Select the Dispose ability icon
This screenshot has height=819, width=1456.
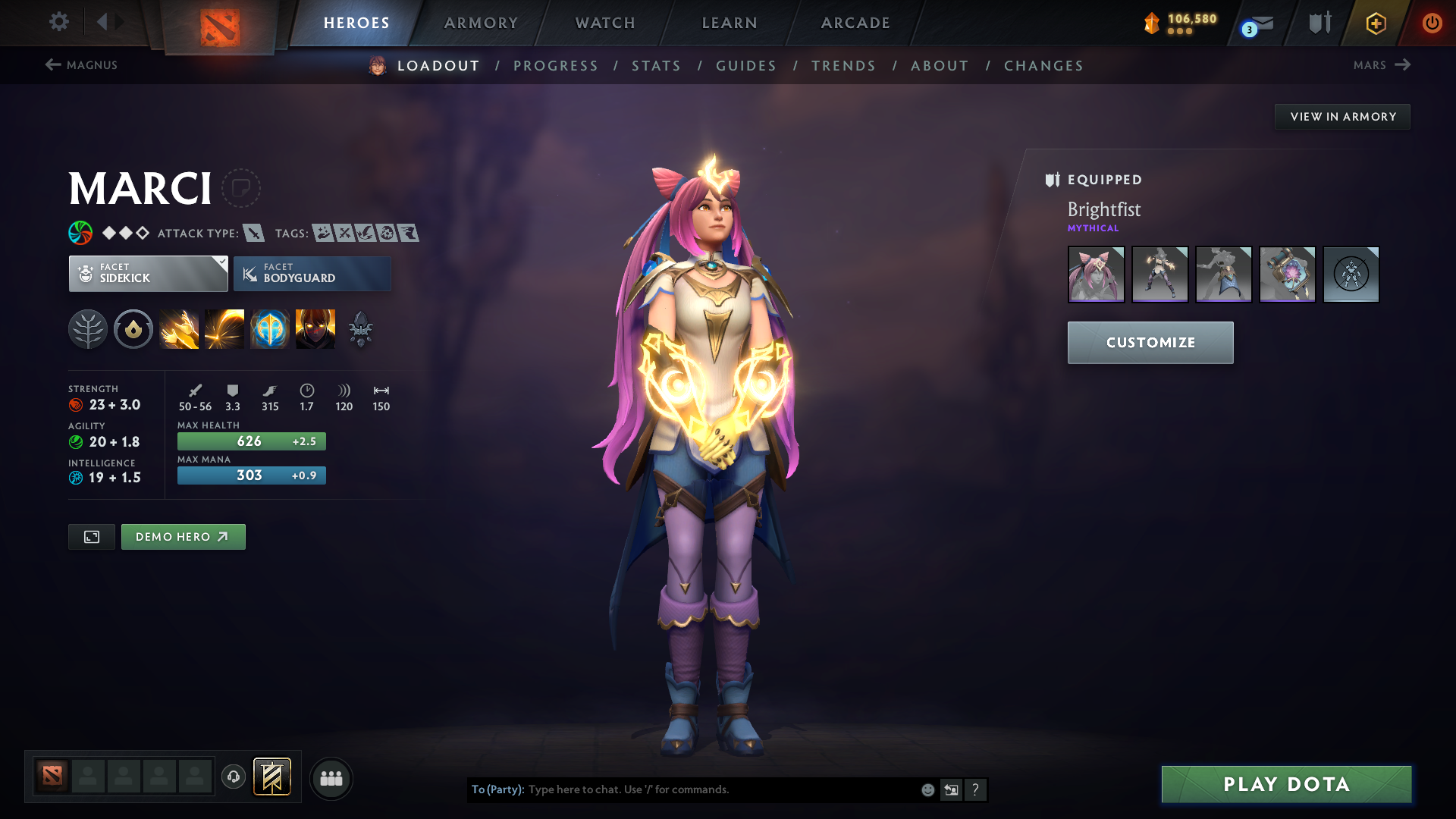pos(179,328)
